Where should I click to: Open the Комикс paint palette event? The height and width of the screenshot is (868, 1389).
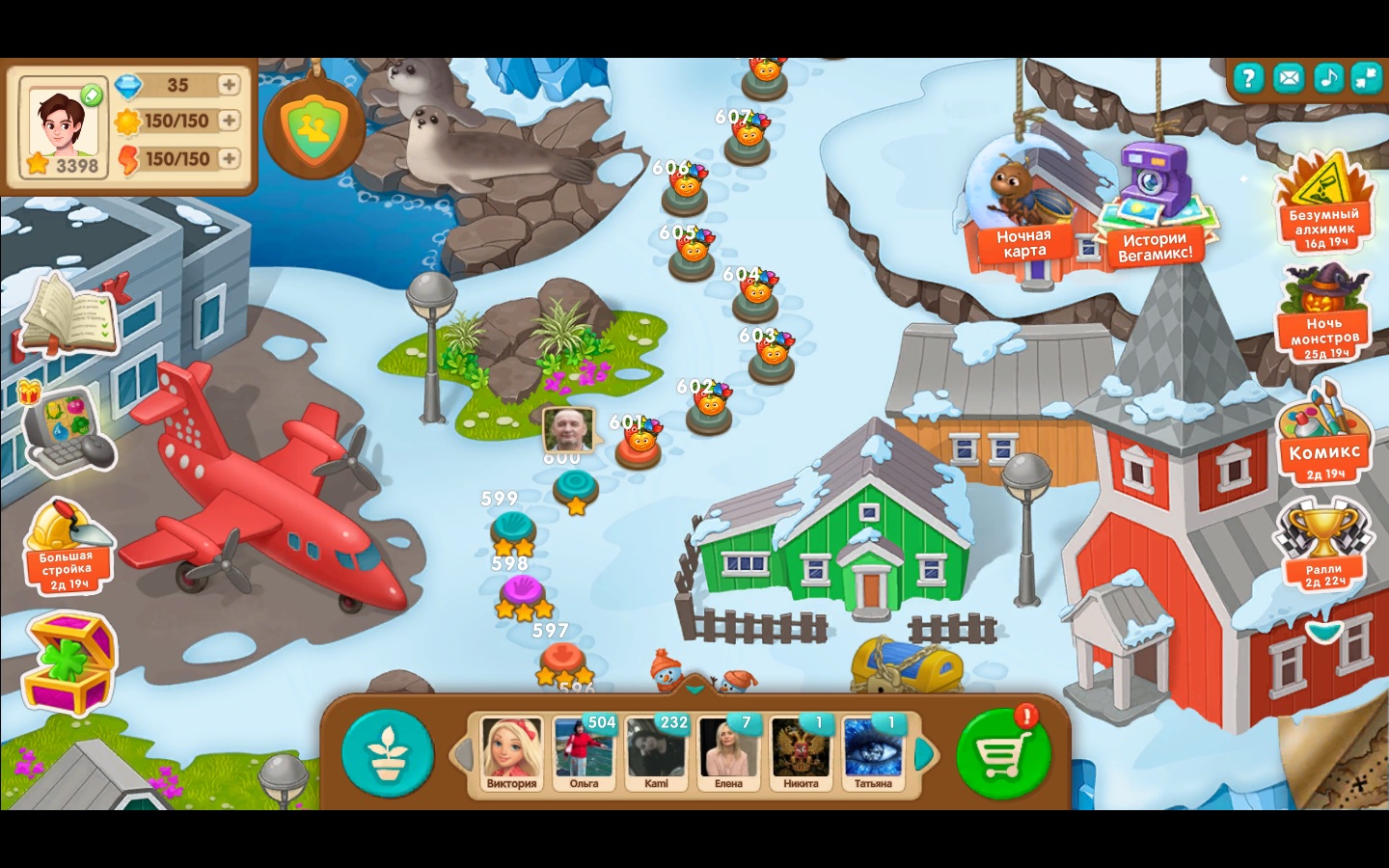[x=1324, y=434]
